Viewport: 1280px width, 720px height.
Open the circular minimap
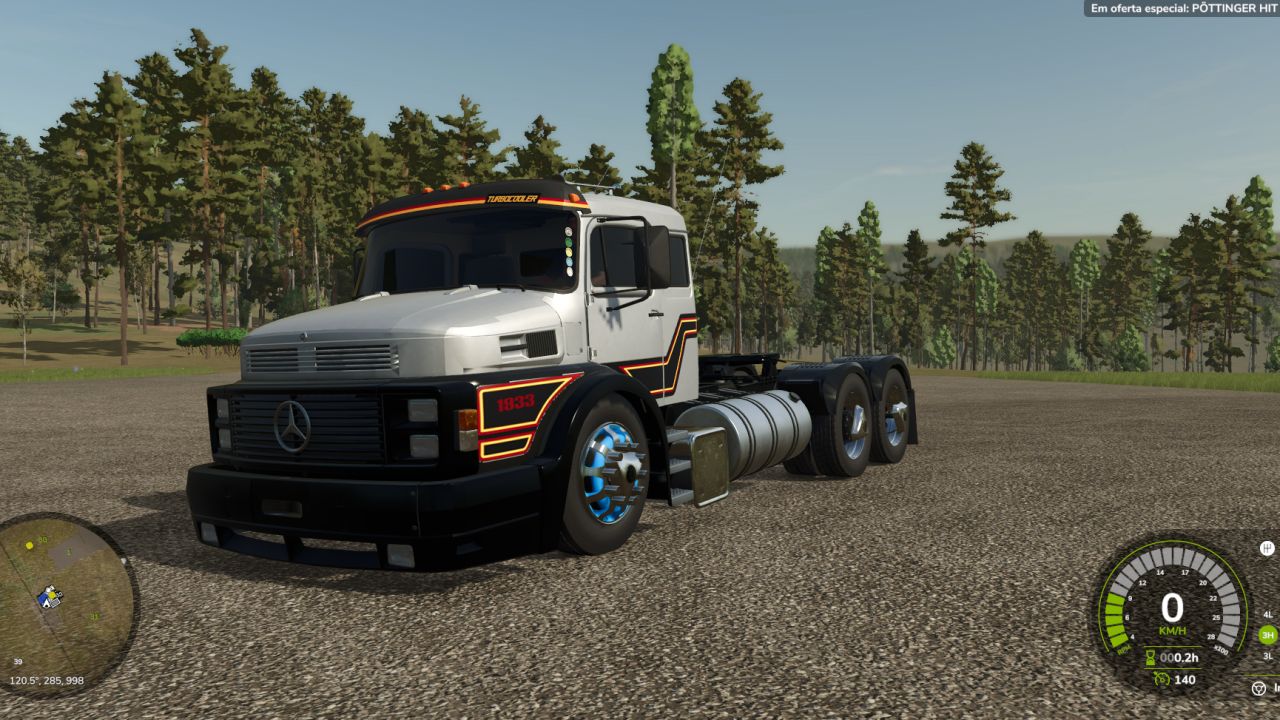pos(67,604)
